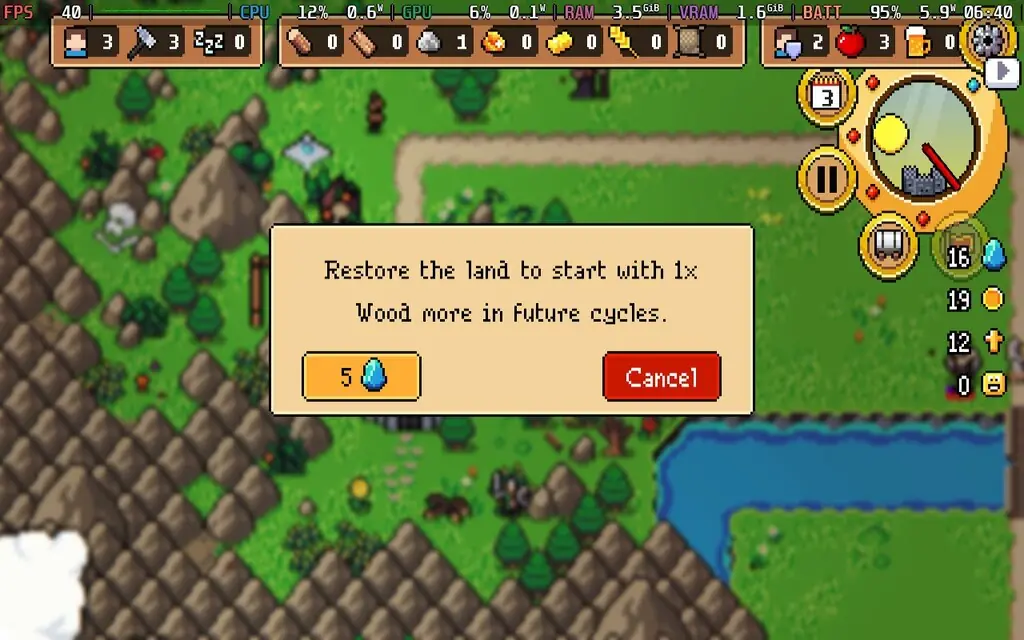The image size is (1024, 640).
Task: Open the wagon caravan button
Action: tap(889, 241)
